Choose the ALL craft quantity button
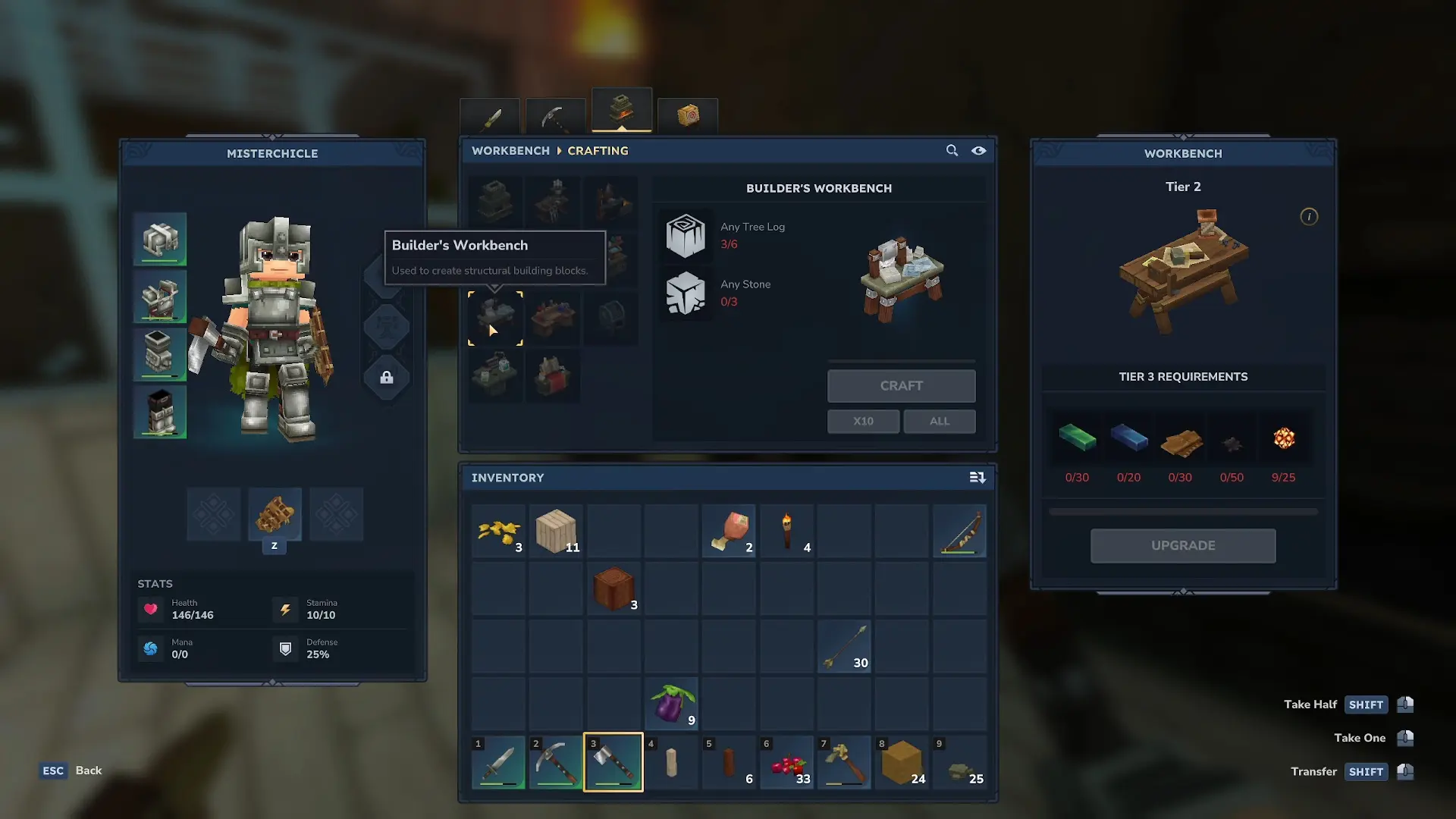Viewport: 1456px width, 819px height. coord(939,422)
